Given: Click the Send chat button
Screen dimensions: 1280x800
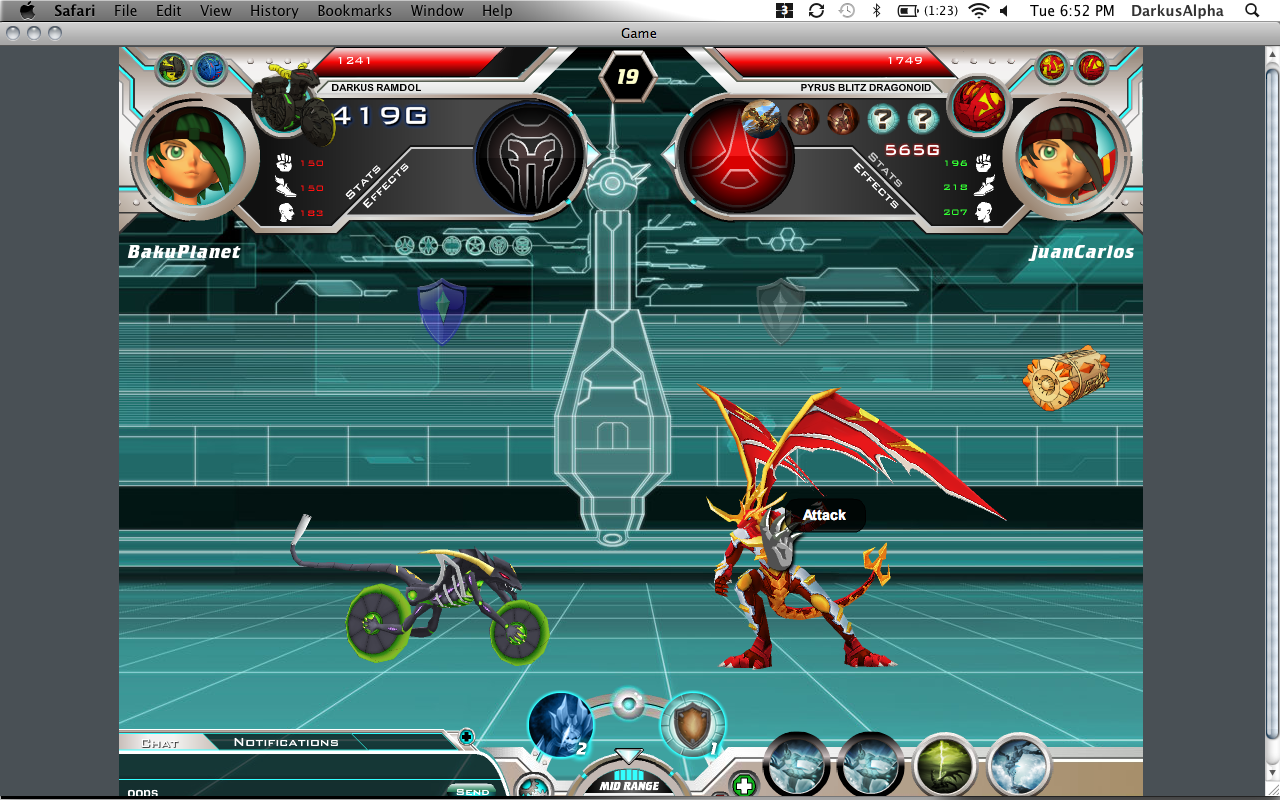Looking at the screenshot, I should tap(472, 791).
